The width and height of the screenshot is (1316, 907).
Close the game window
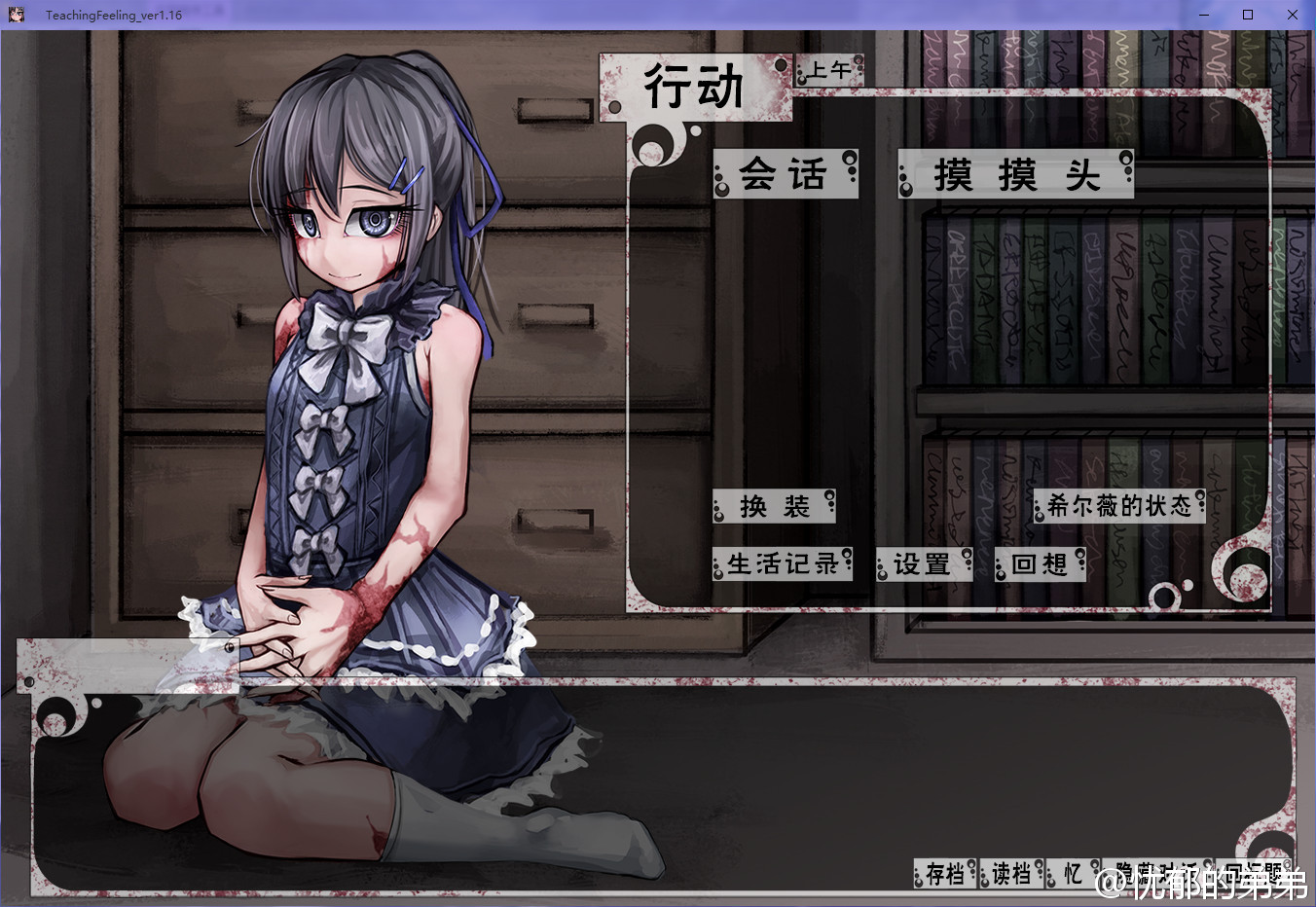coord(1293,15)
